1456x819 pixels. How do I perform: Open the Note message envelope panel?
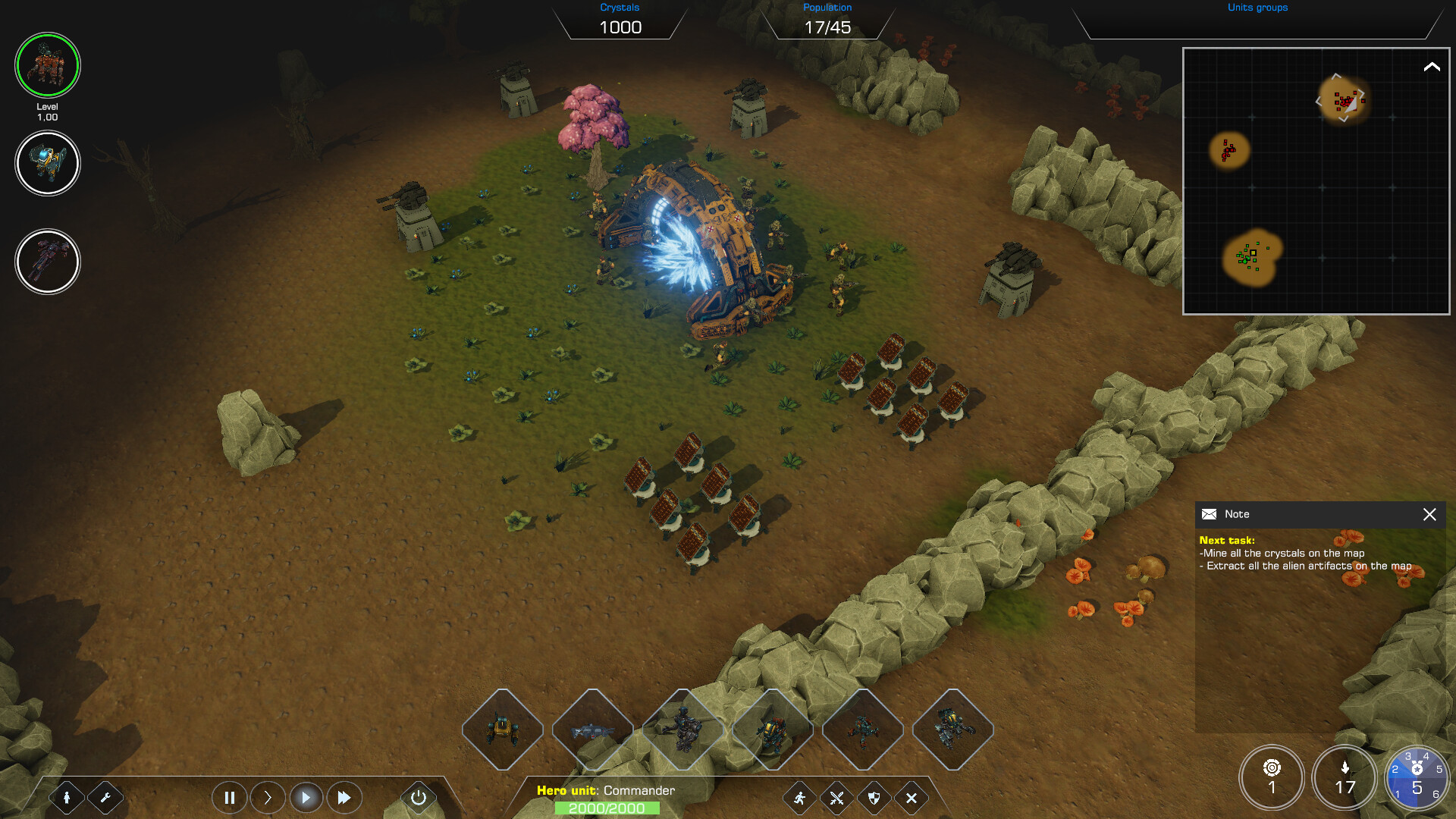(x=1209, y=514)
